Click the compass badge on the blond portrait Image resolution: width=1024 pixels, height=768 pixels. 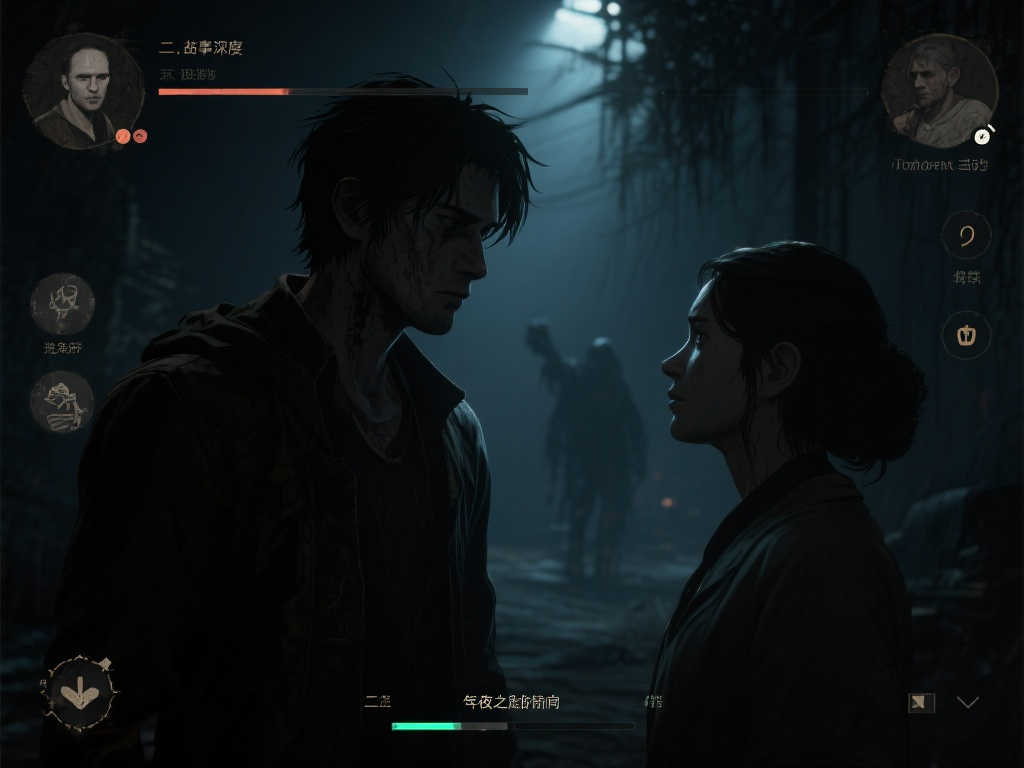coord(984,135)
